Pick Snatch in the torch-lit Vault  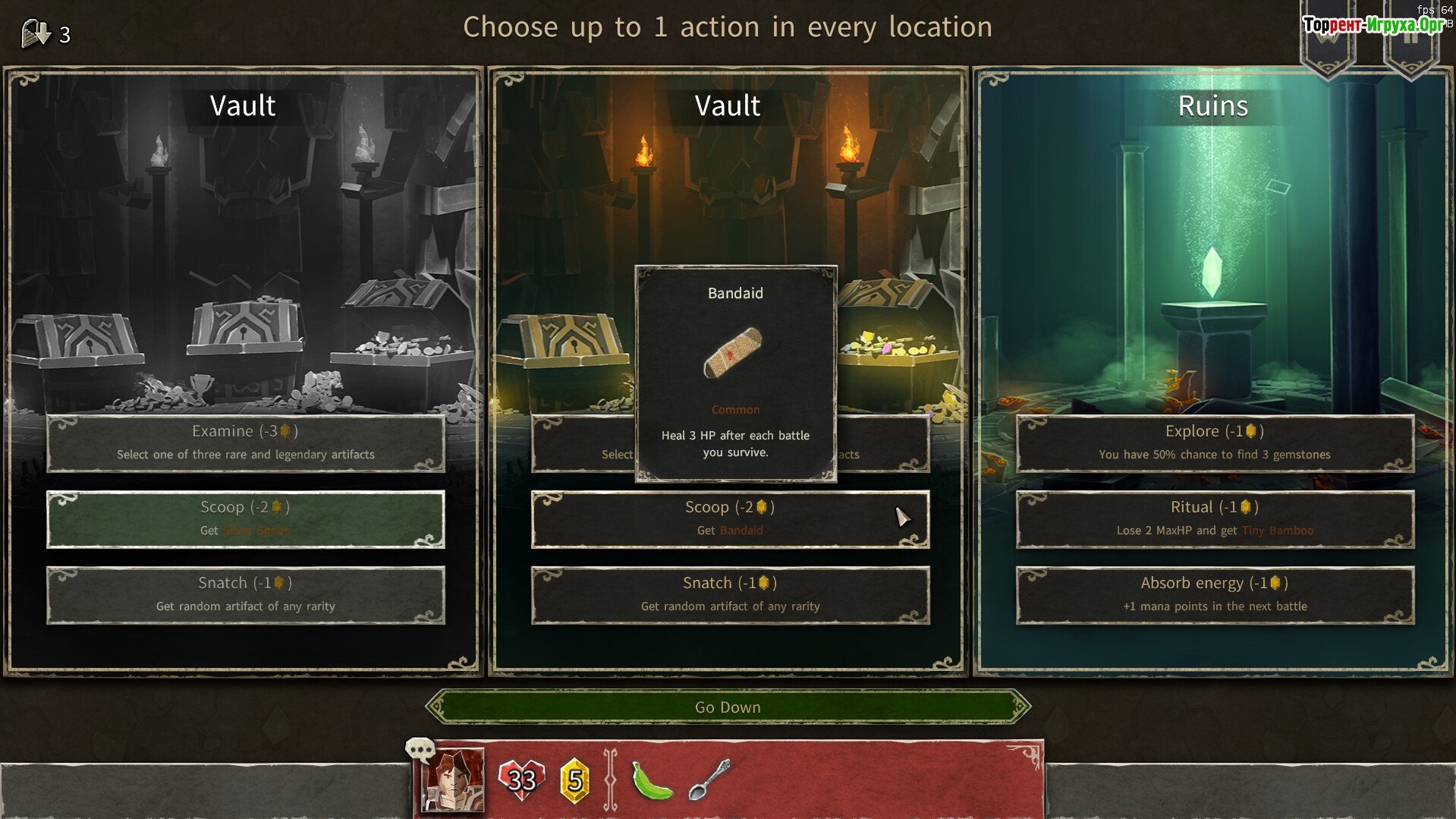730,594
